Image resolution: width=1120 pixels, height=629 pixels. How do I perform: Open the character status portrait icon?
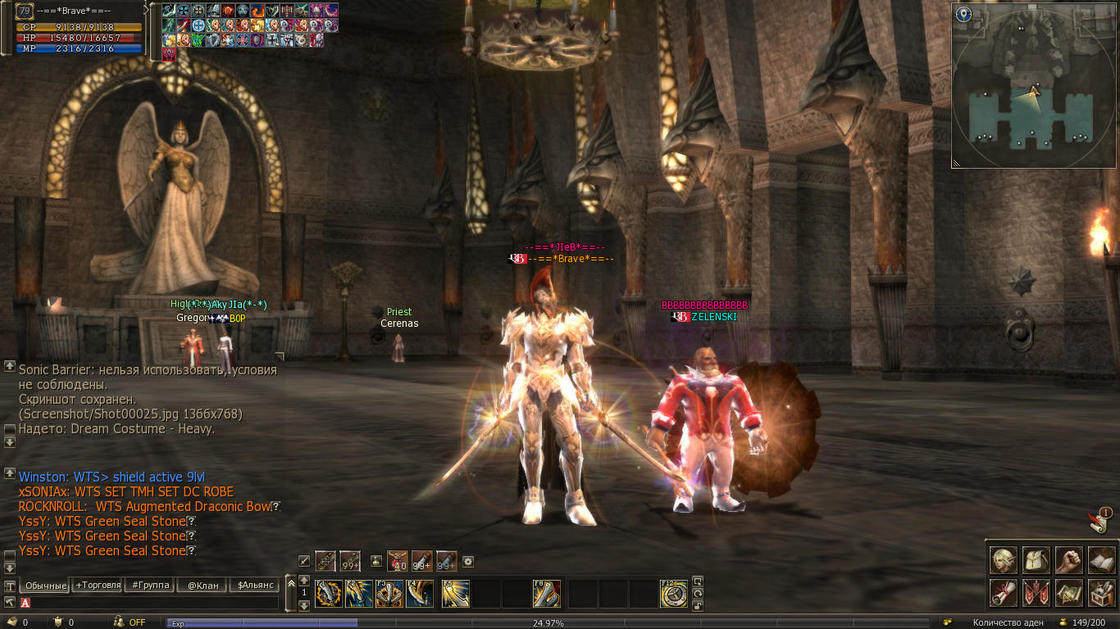click(x=1003, y=560)
